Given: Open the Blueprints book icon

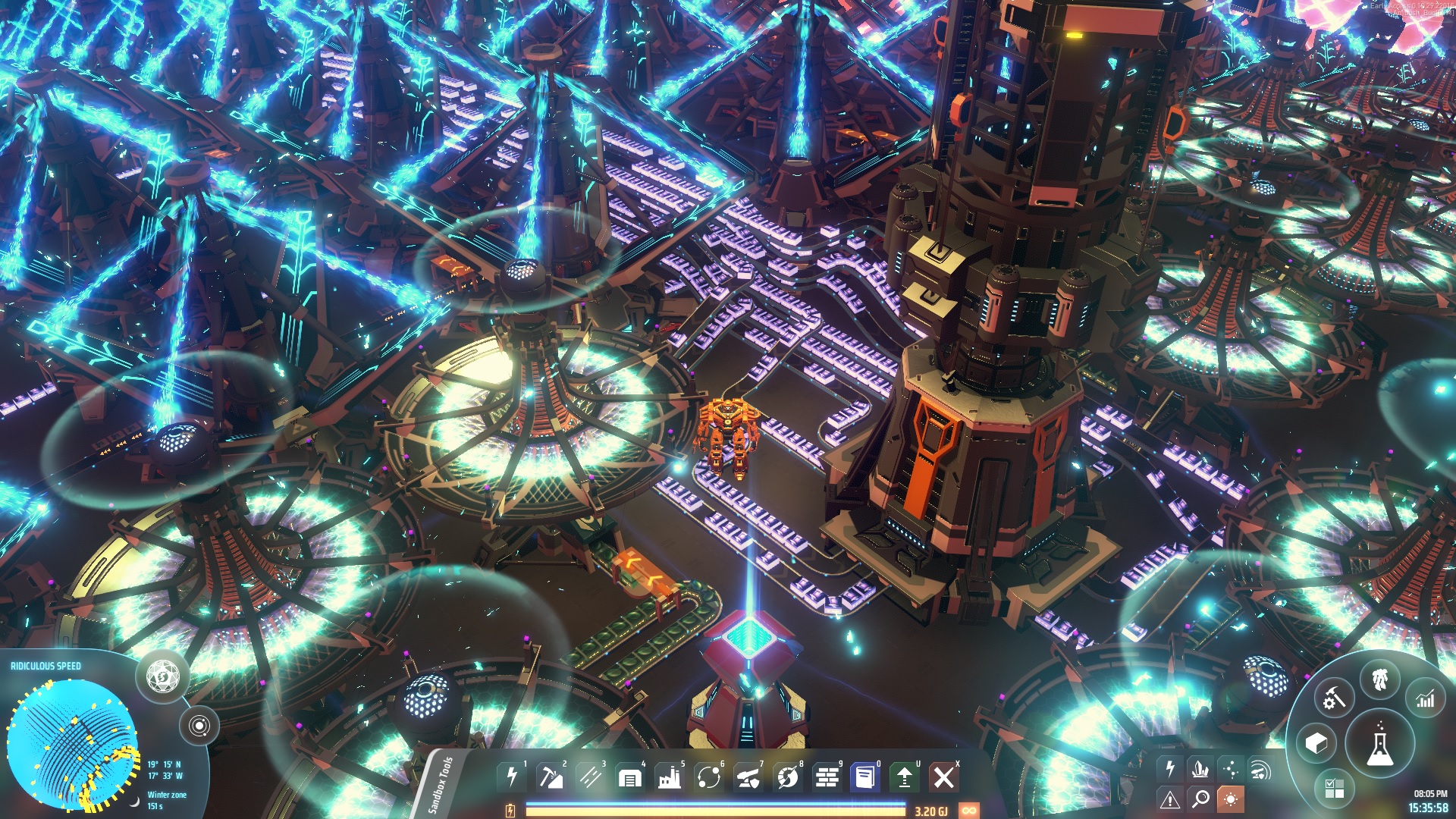Looking at the screenshot, I should point(865,777).
